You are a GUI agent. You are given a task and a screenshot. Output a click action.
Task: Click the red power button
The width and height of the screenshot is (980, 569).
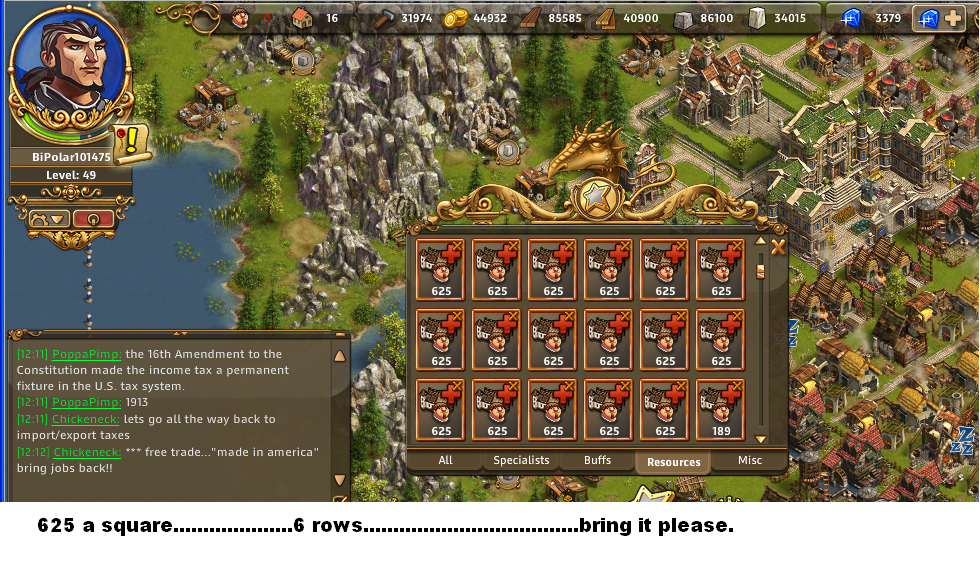click(93, 218)
